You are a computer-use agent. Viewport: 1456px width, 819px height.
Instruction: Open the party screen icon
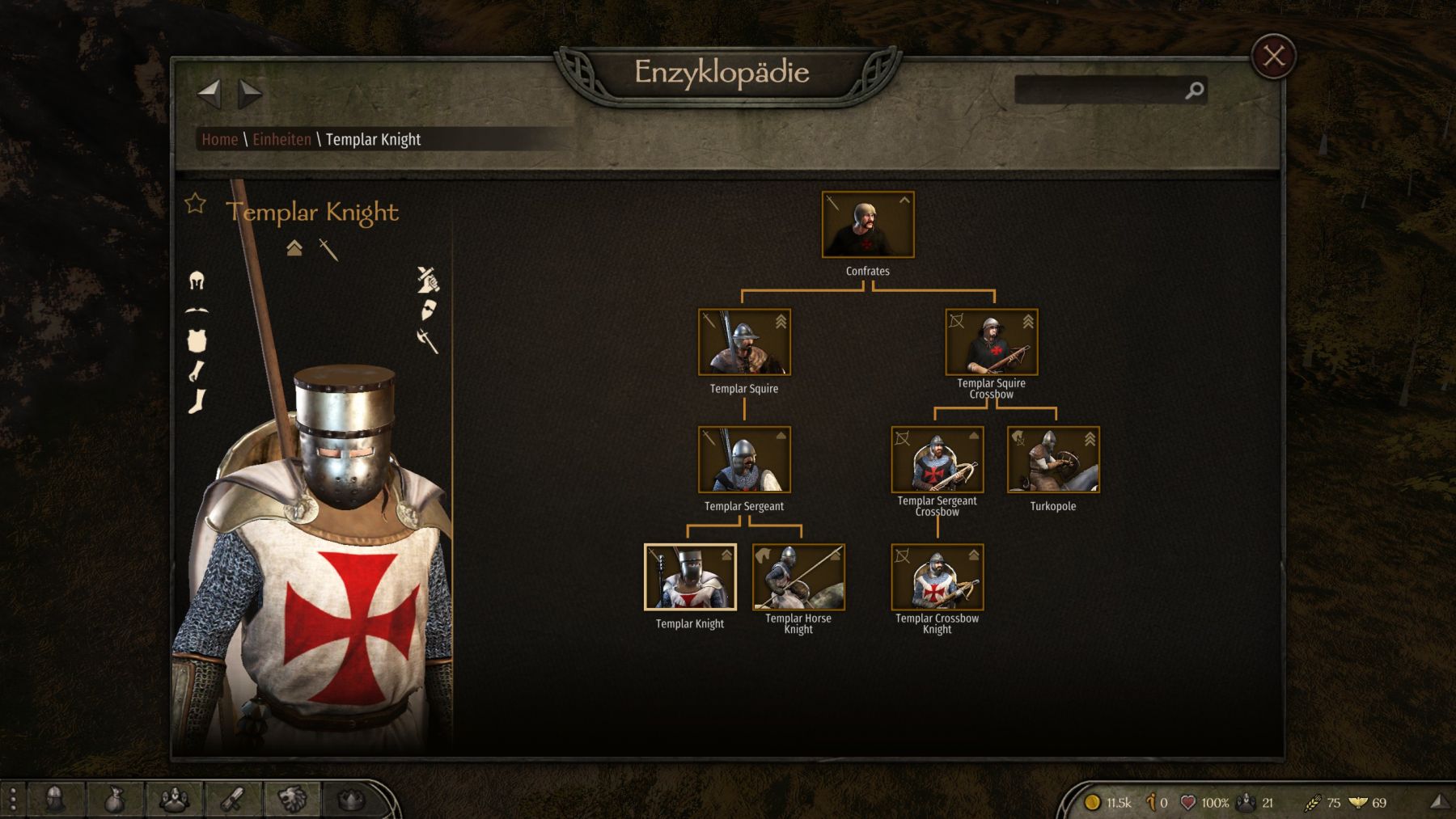point(174,800)
